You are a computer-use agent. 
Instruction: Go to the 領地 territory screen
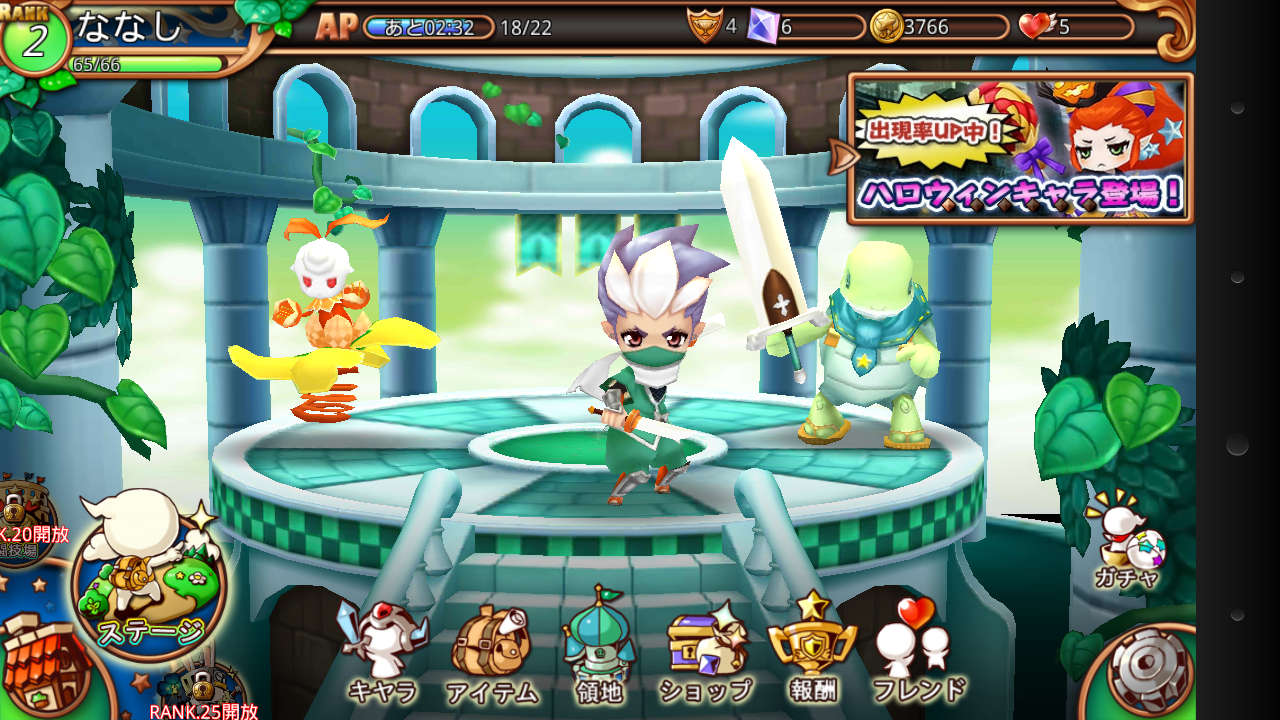pos(600,650)
